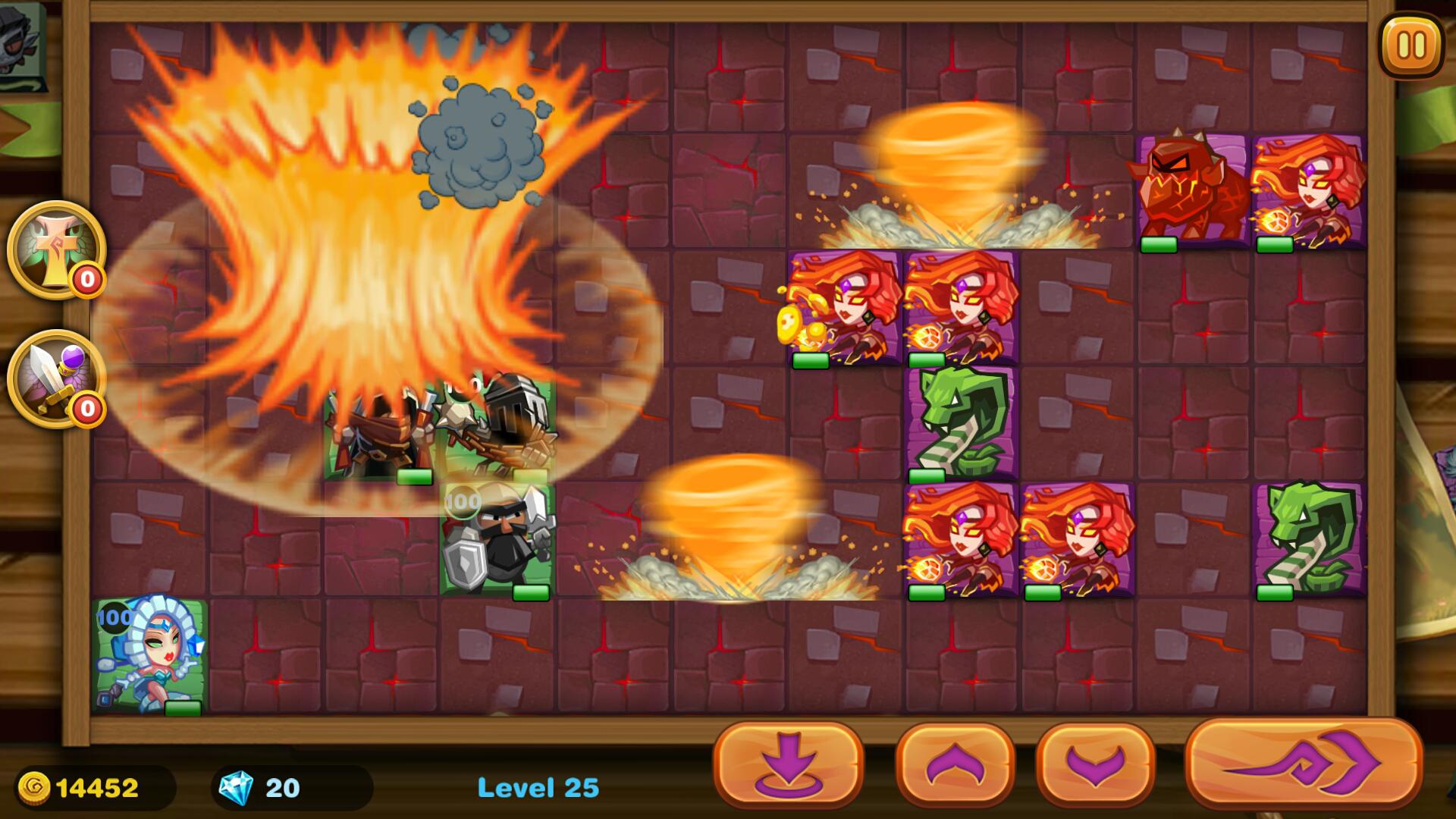Click the move up chevron button
This screenshot has height=819, width=1456.
click(955, 764)
